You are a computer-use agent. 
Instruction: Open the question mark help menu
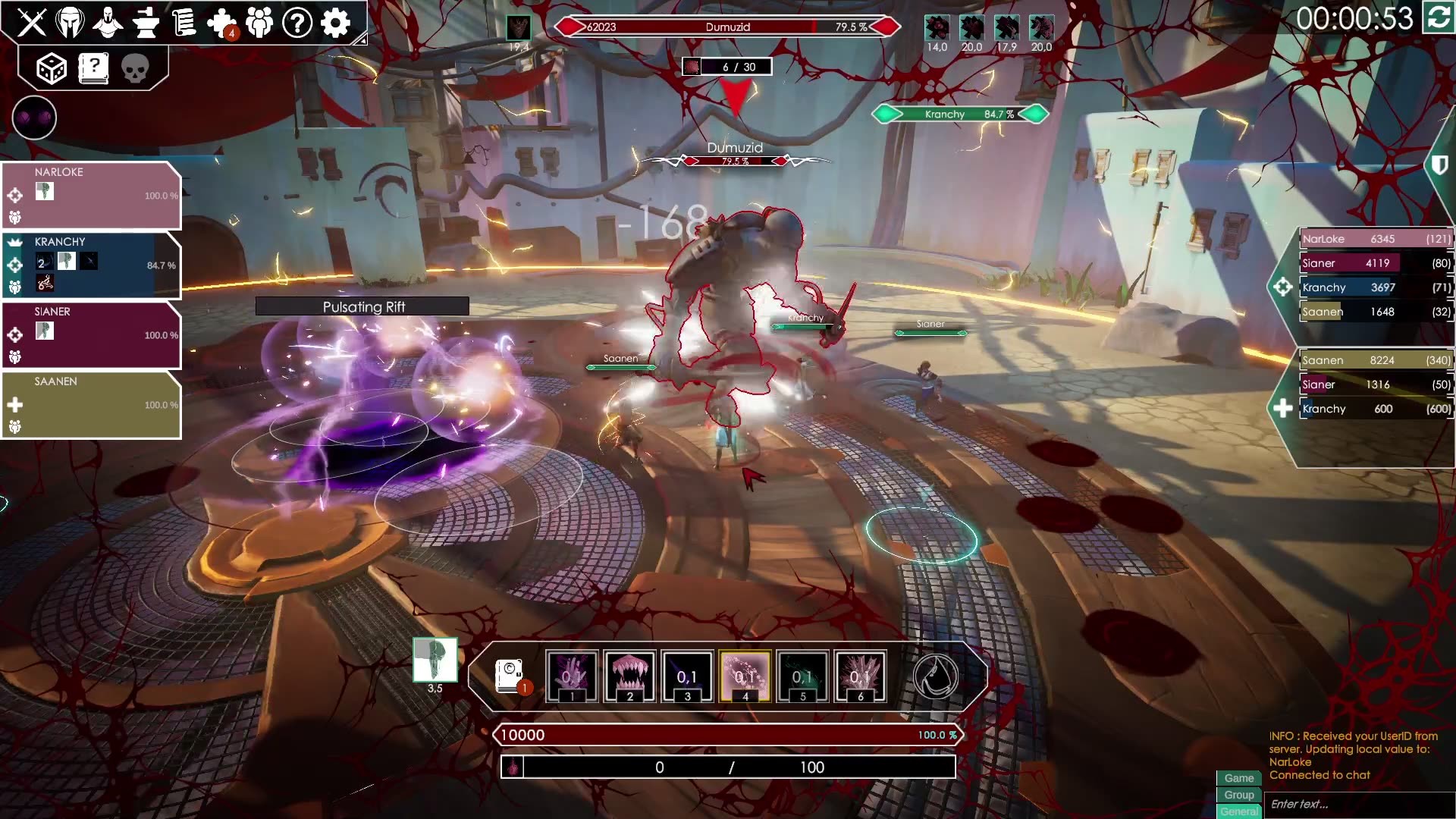point(297,23)
